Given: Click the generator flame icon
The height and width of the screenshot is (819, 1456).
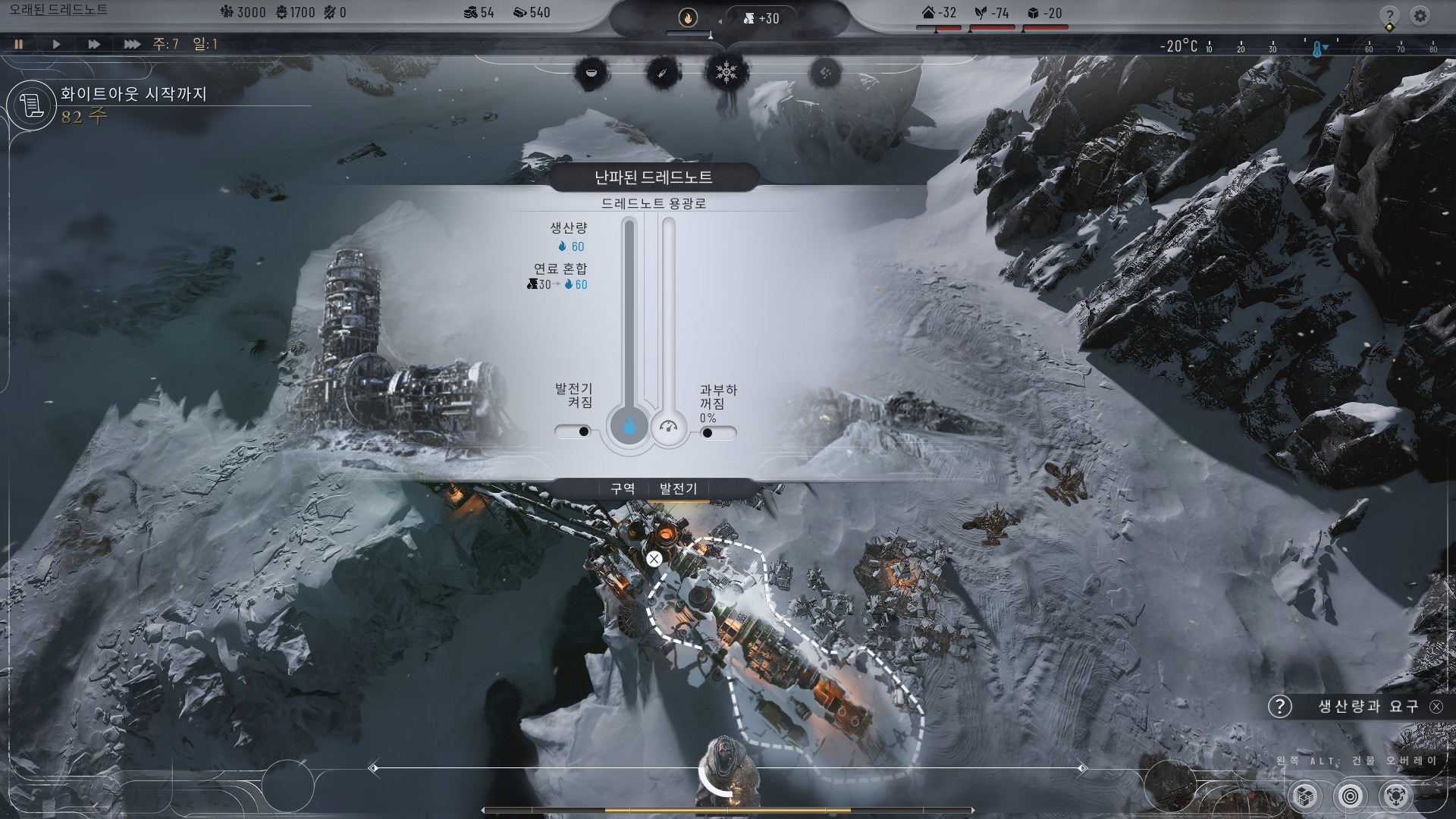Looking at the screenshot, I should click(688, 17).
